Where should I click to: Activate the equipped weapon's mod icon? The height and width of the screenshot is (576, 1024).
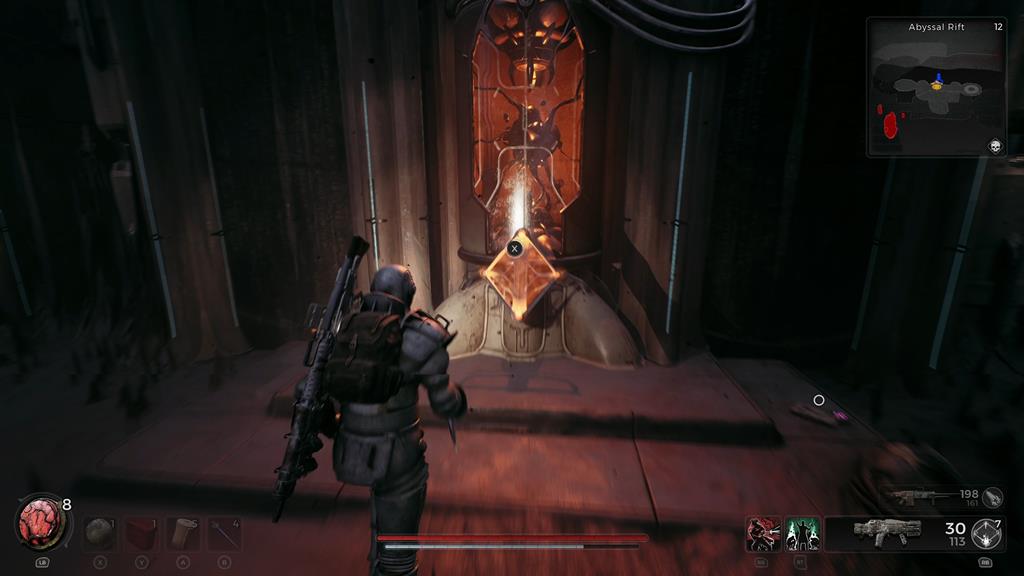click(987, 533)
